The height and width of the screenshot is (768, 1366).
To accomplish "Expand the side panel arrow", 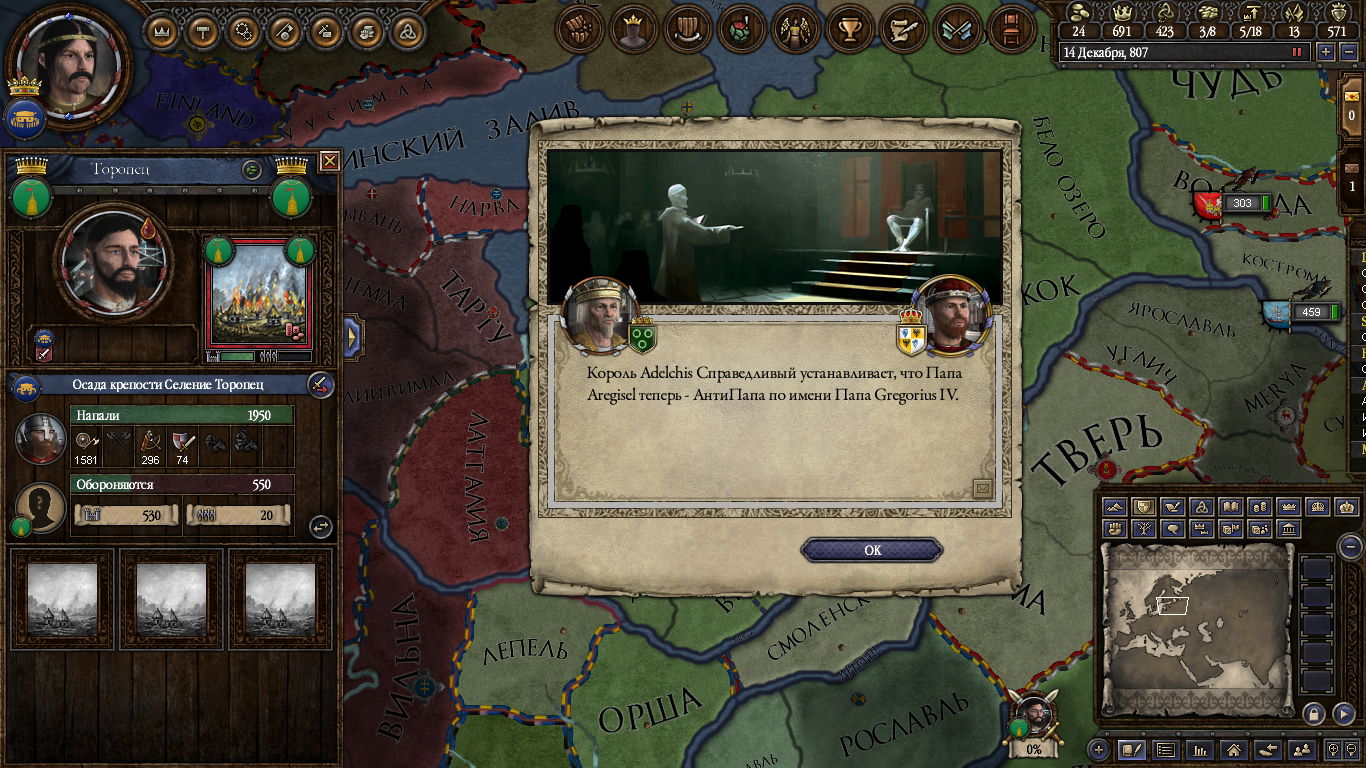I will [352, 337].
